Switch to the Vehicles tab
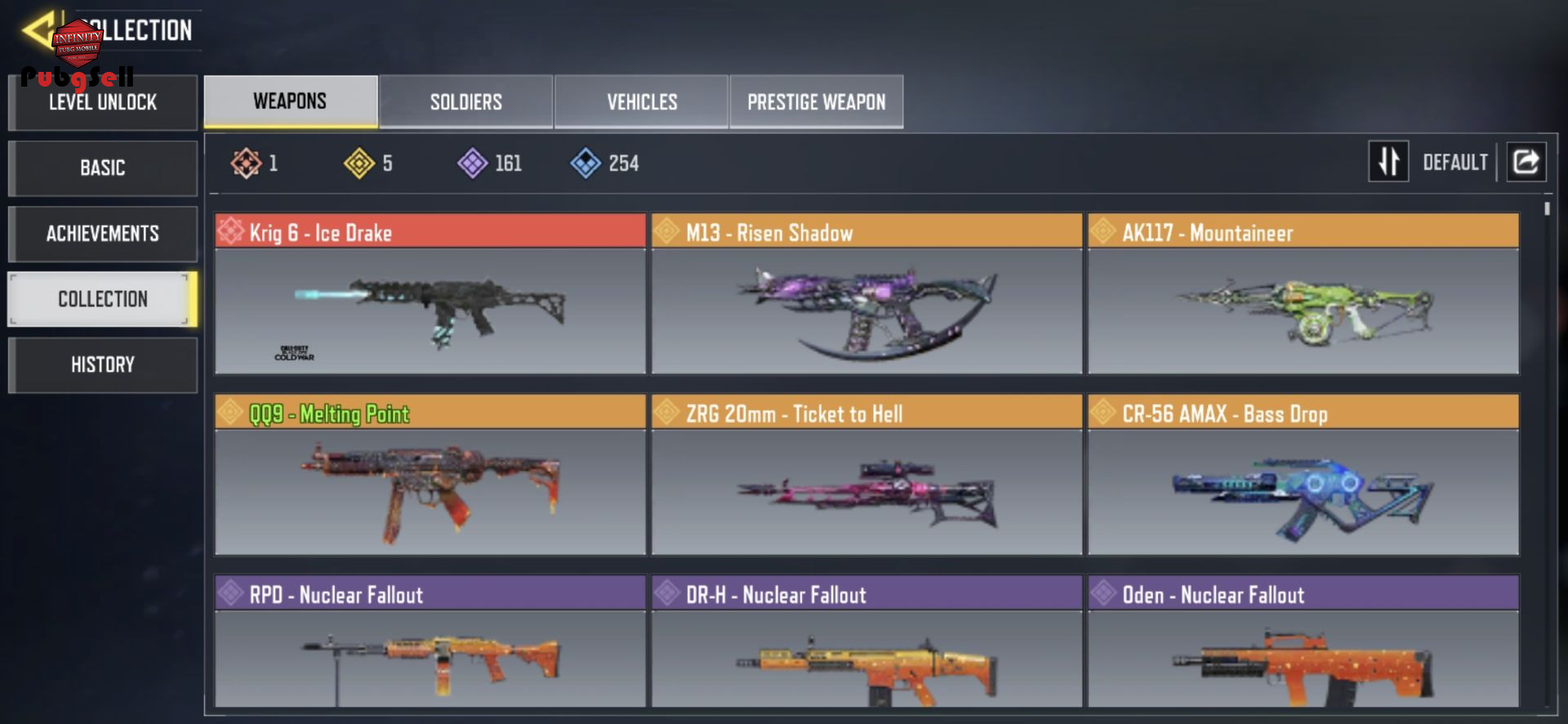Screen dimensions: 1568x724 click(x=641, y=102)
